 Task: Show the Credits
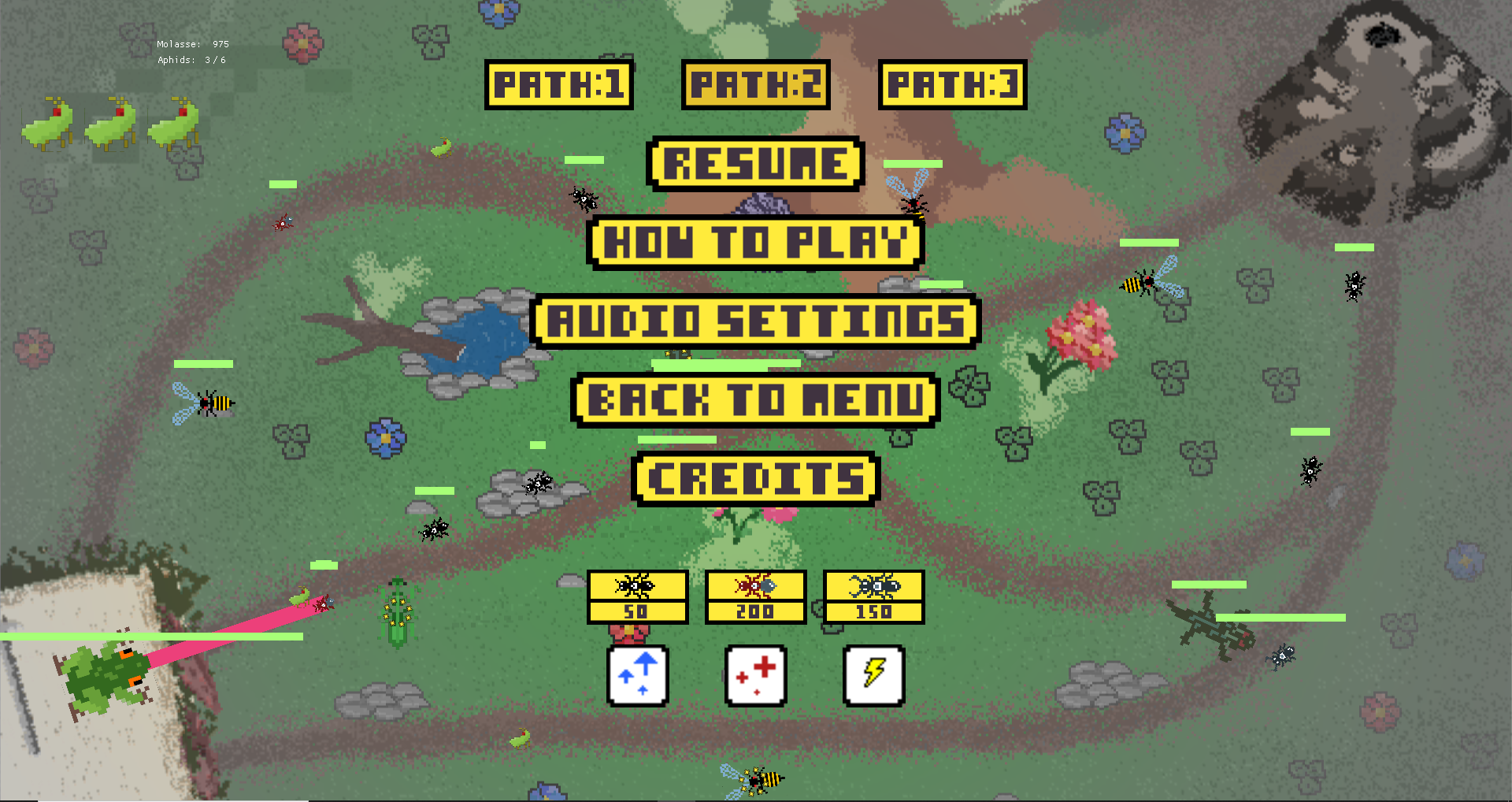point(755,479)
